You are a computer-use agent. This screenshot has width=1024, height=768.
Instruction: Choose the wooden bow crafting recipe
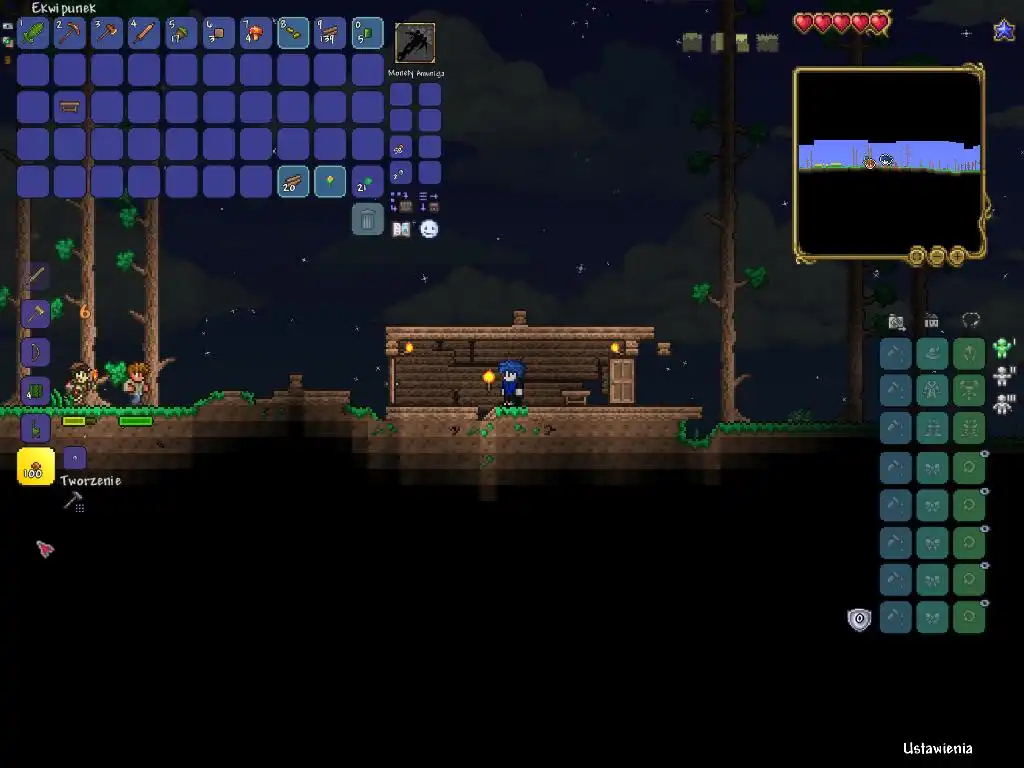click(x=36, y=352)
